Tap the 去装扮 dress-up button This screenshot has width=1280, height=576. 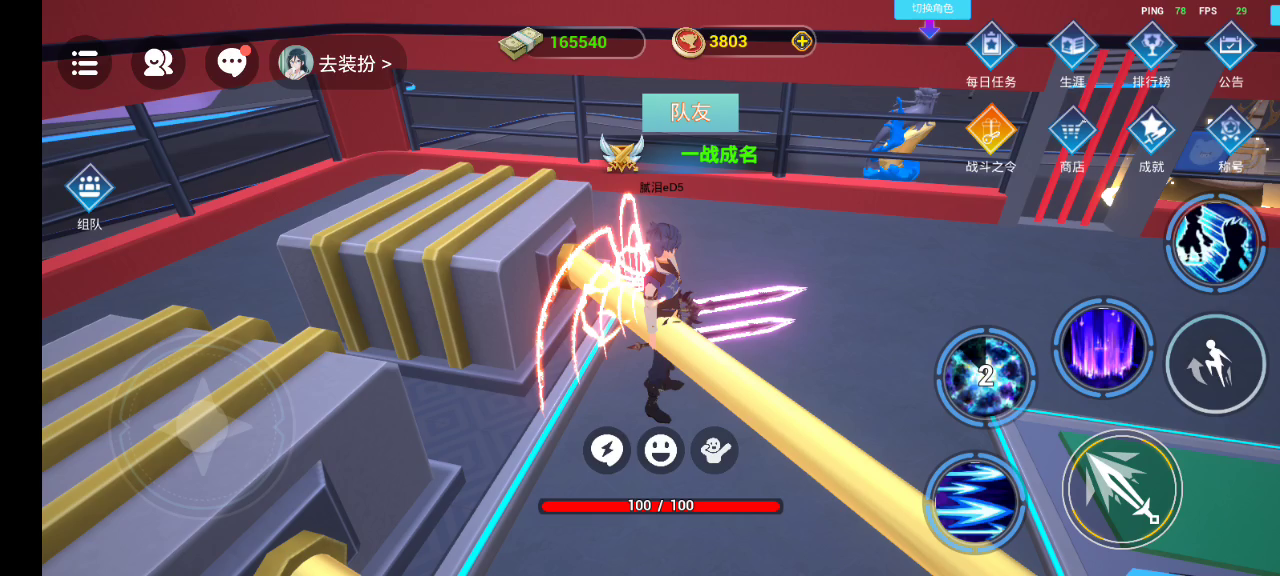click(338, 63)
